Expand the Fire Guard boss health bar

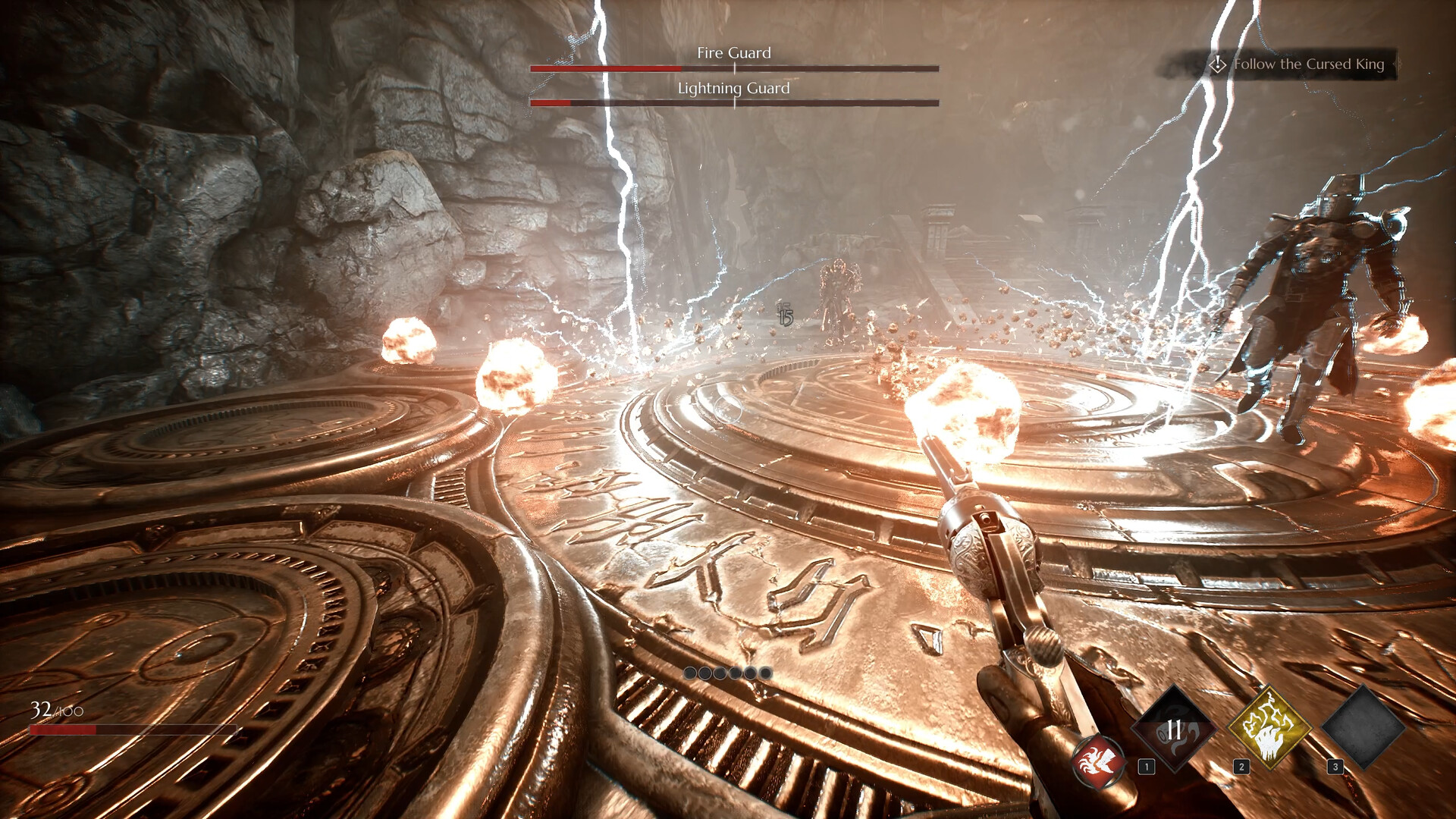(x=734, y=70)
